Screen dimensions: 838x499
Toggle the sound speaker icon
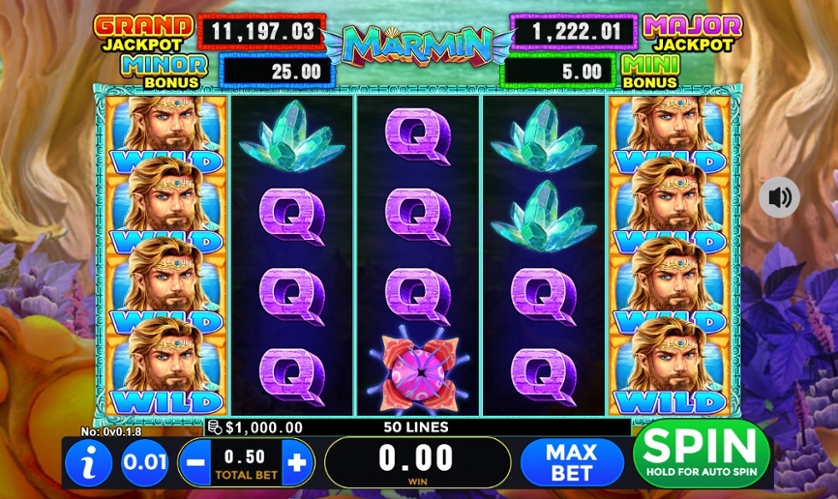point(778,196)
